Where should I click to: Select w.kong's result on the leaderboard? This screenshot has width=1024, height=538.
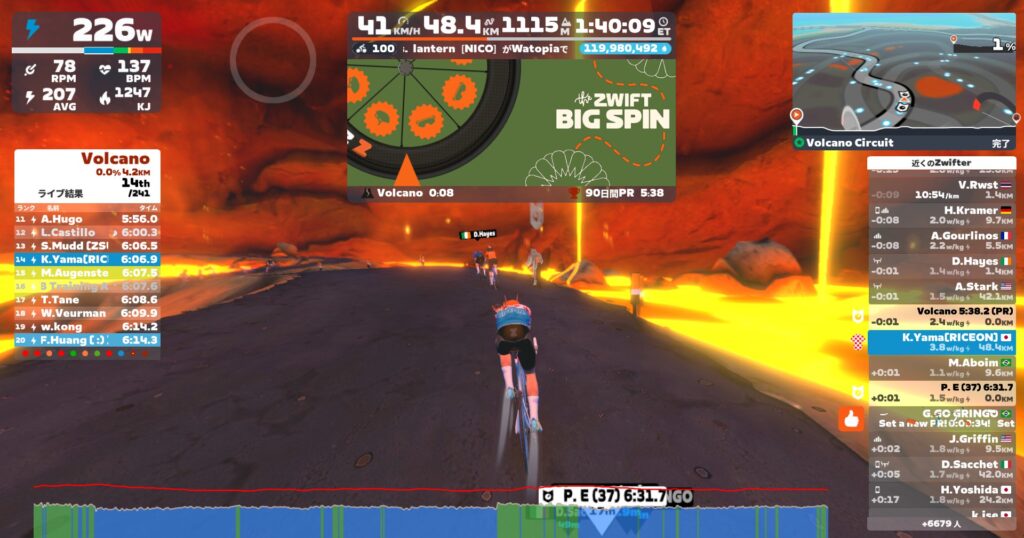86,326
